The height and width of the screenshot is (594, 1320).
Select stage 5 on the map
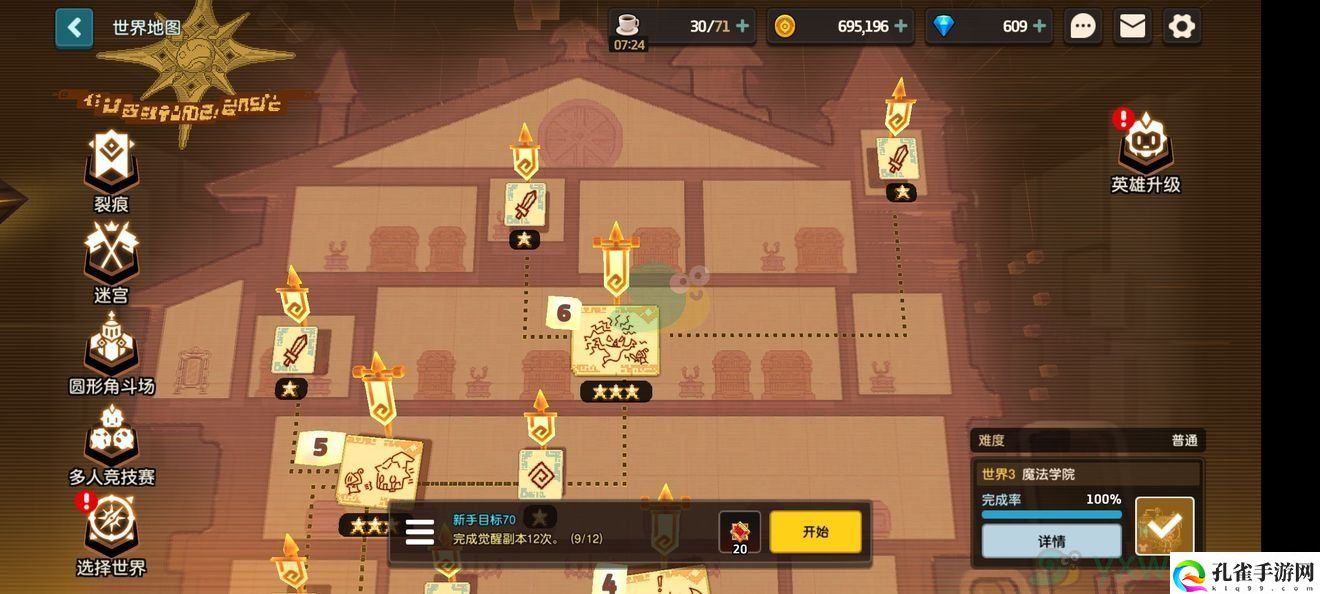379,473
